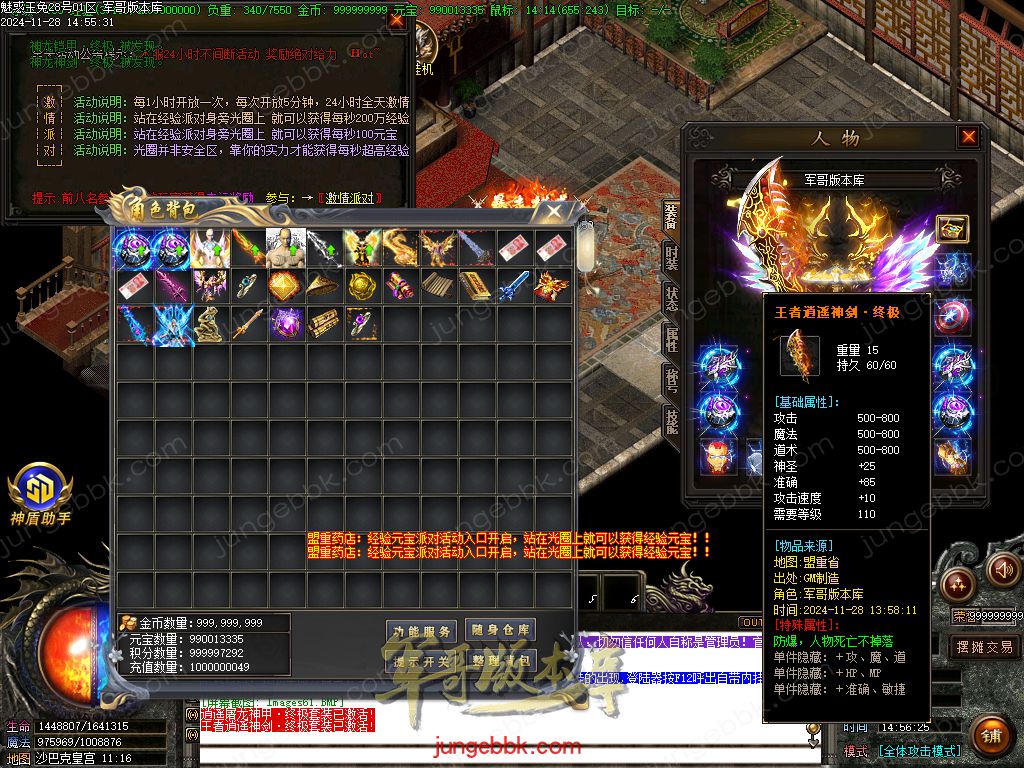This screenshot has width=1024, height=768.
Task: Select the golden treasure chest icon in character panel
Action: click(951, 229)
